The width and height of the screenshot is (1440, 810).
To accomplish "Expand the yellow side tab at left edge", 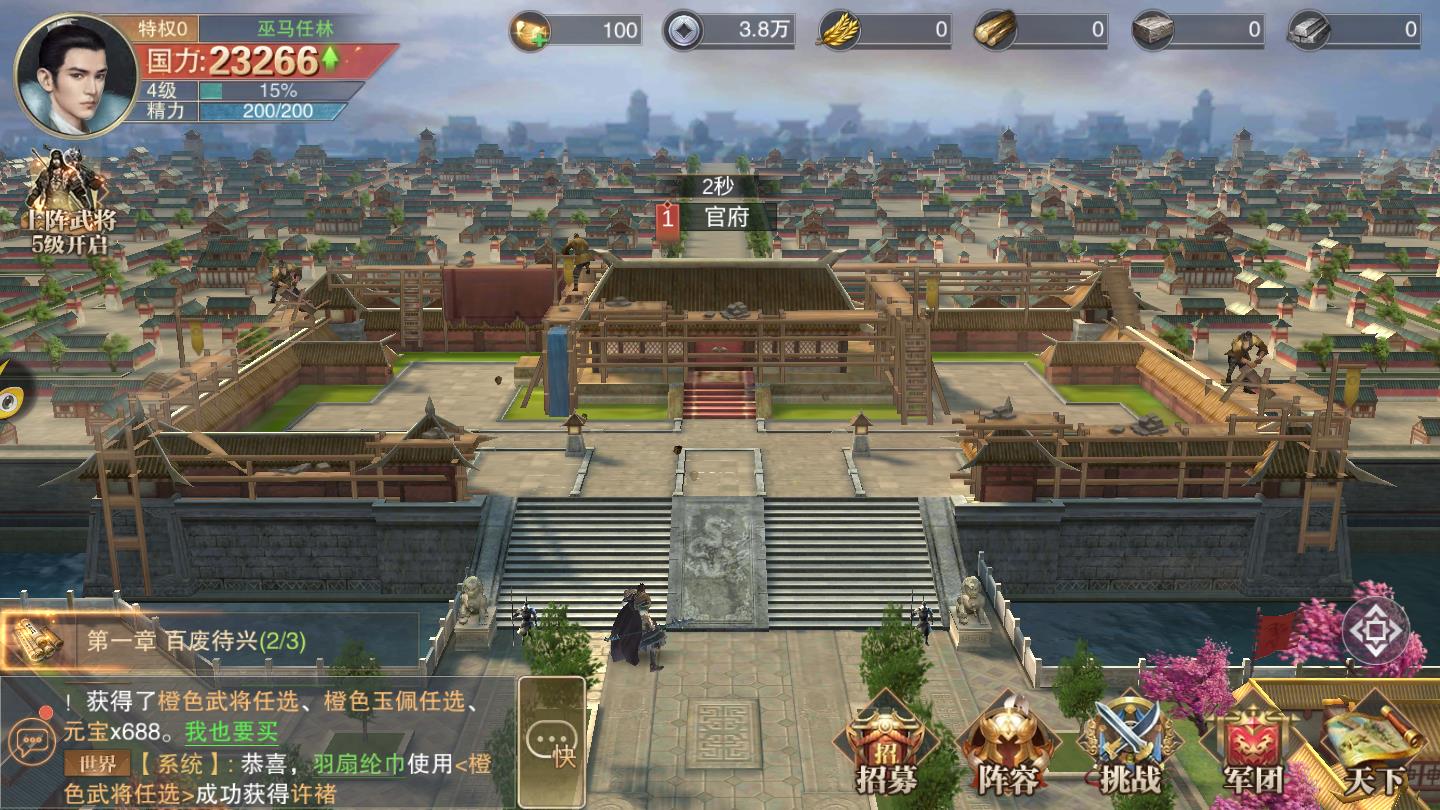I will [x=12, y=390].
